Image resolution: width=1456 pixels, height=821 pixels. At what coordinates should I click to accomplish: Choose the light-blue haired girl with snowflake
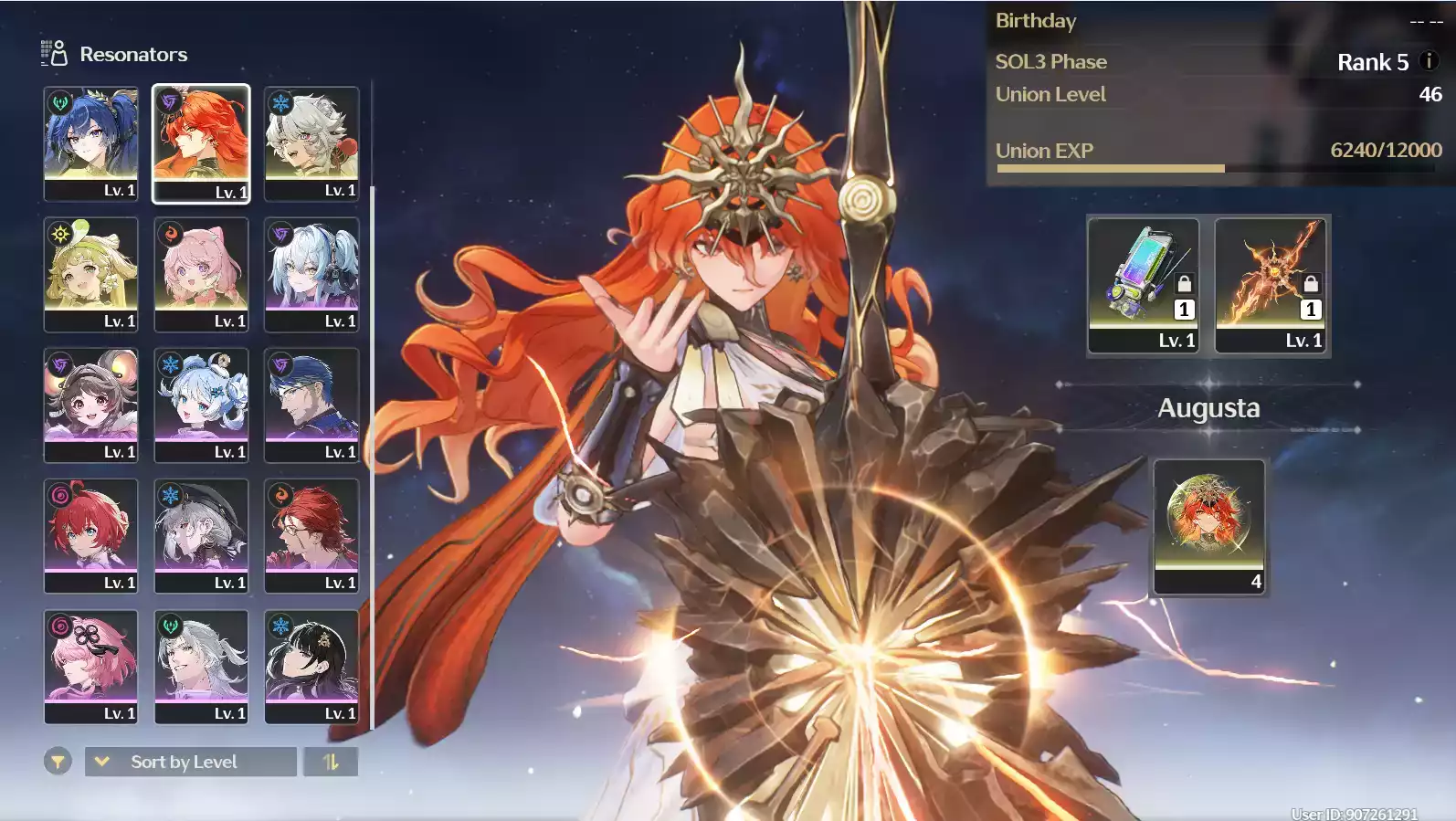[201, 405]
